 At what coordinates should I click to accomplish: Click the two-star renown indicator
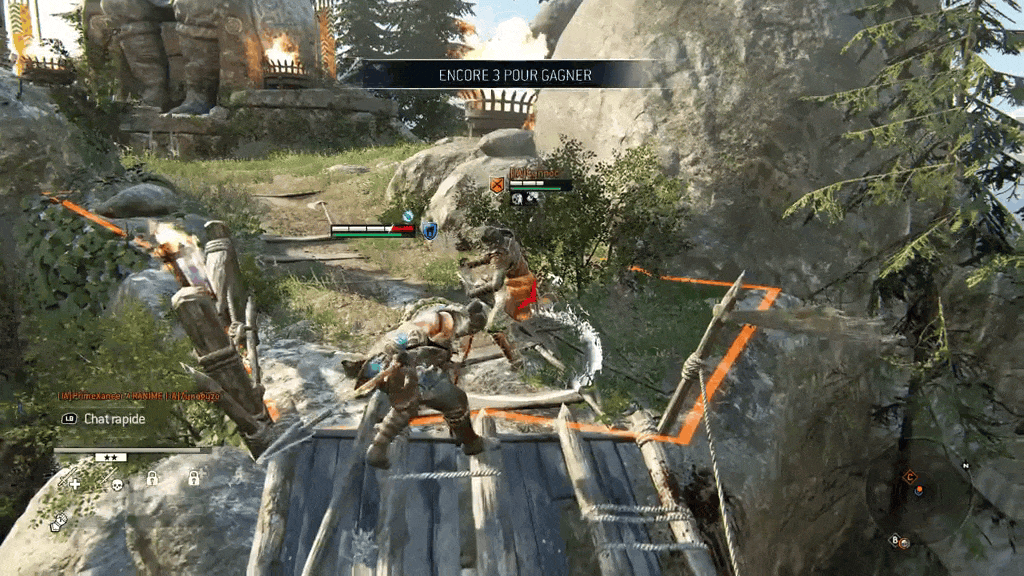point(110,457)
